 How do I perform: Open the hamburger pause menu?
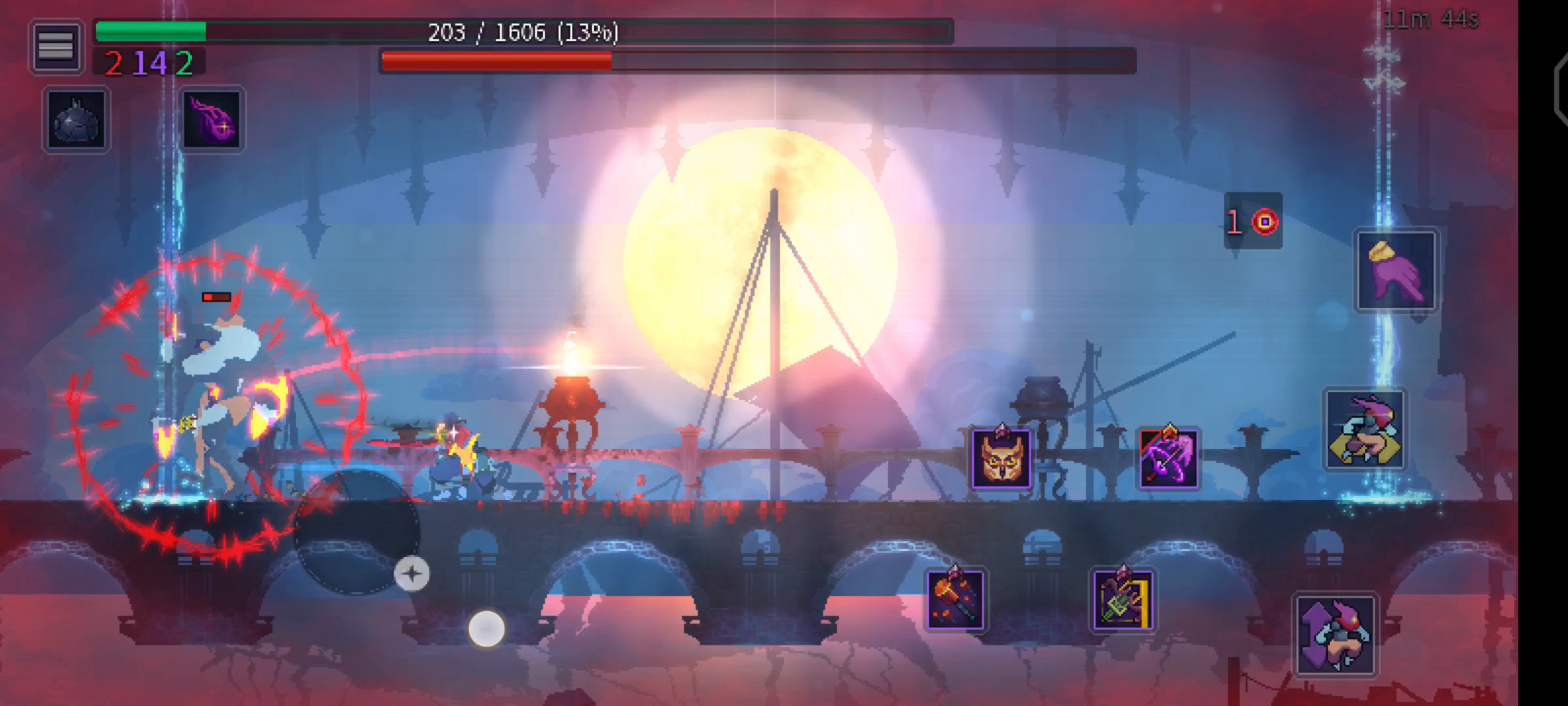(56, 46)
